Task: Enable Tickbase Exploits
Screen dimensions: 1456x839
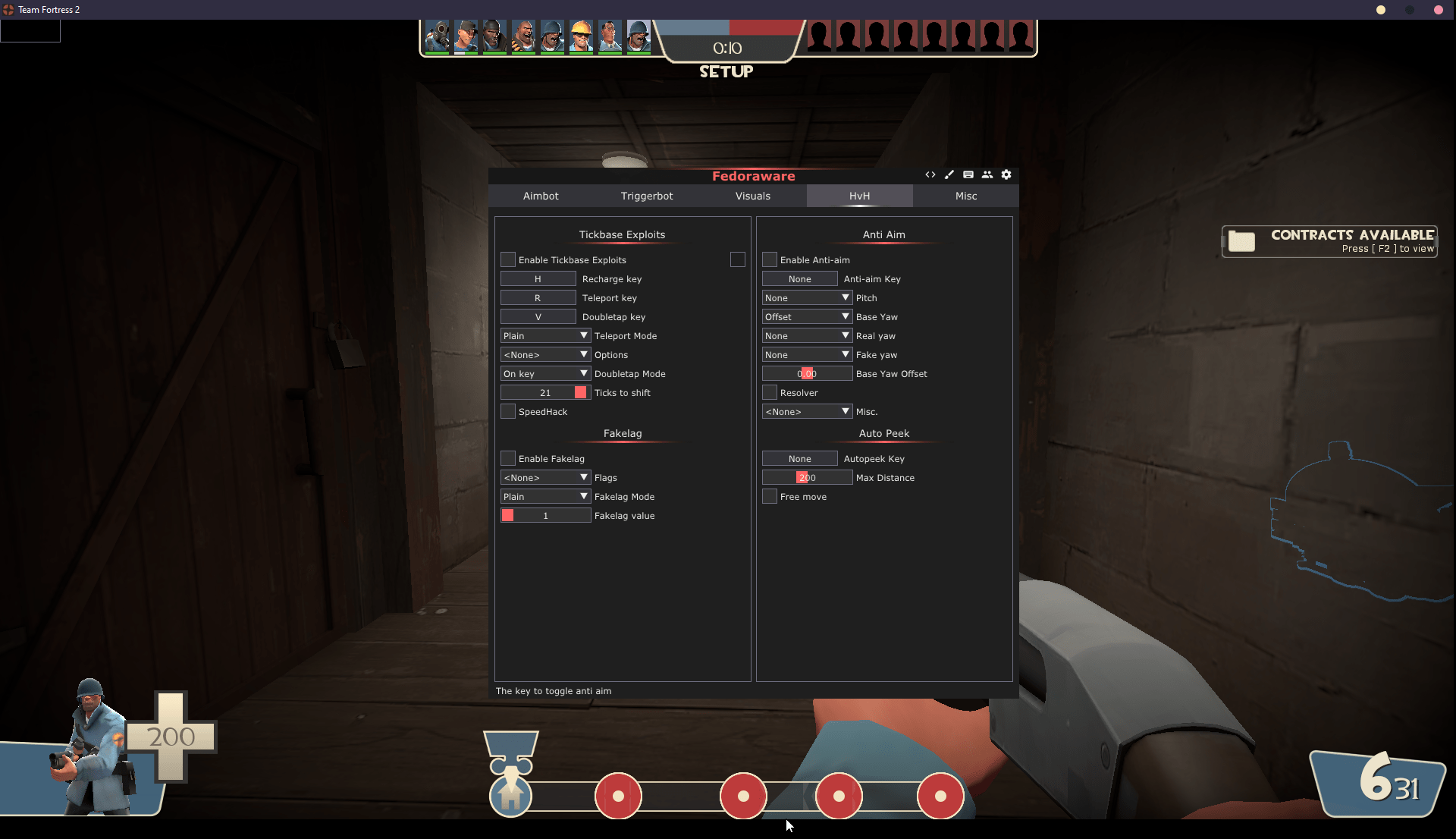Action: (x=507, y=259)
